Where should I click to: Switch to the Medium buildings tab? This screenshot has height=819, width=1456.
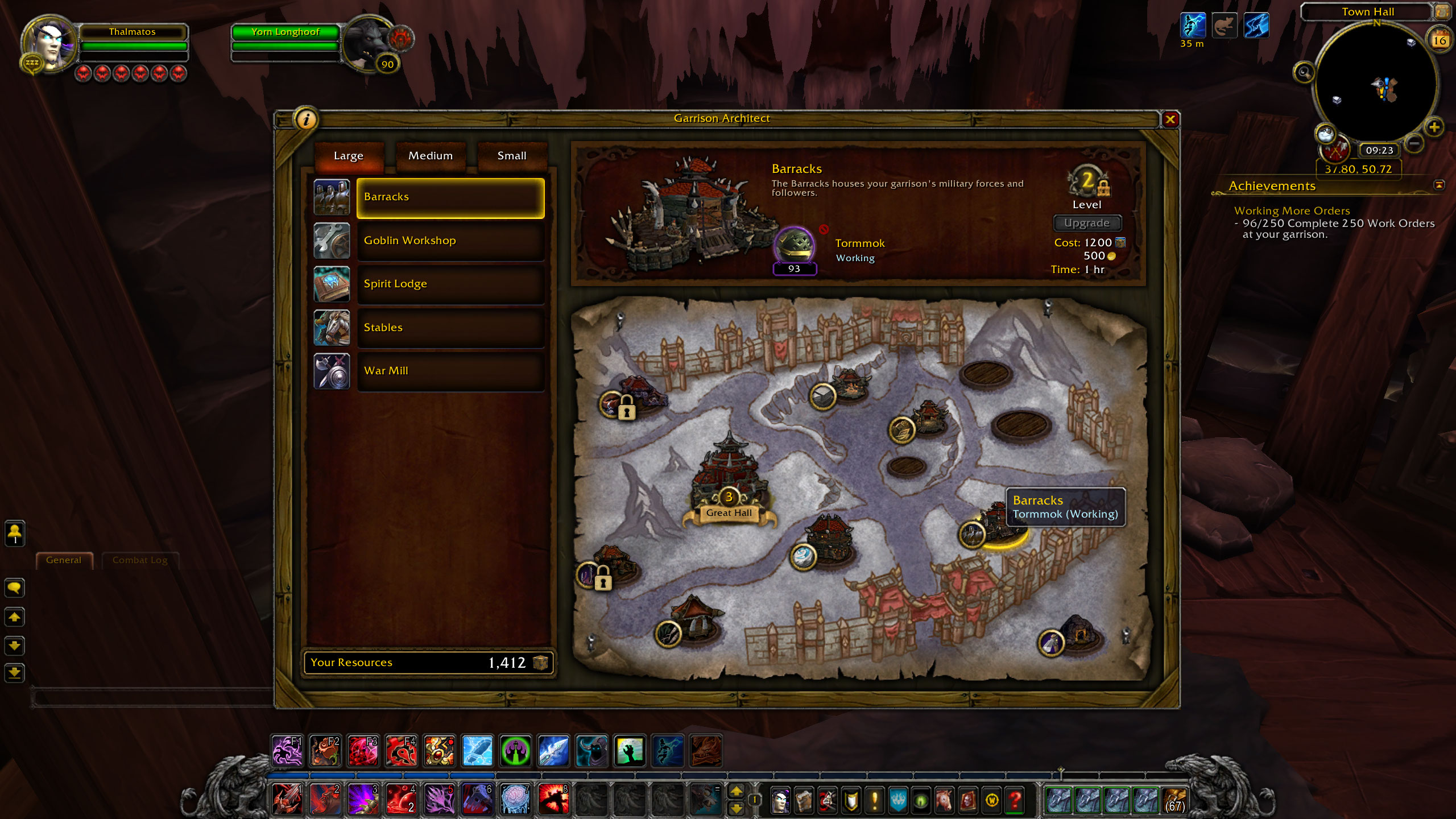(431, 156)
